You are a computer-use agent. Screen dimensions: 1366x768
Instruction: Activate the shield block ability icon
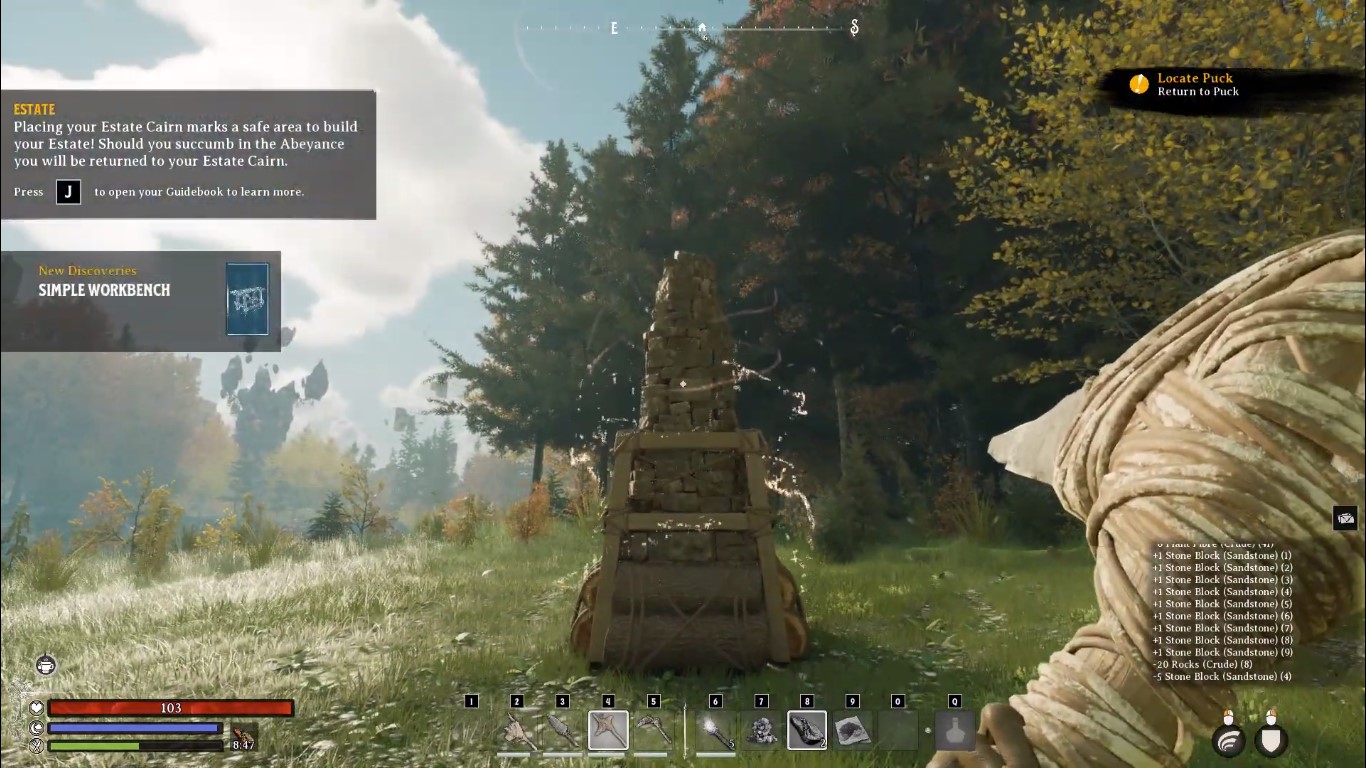[1271, 740]
